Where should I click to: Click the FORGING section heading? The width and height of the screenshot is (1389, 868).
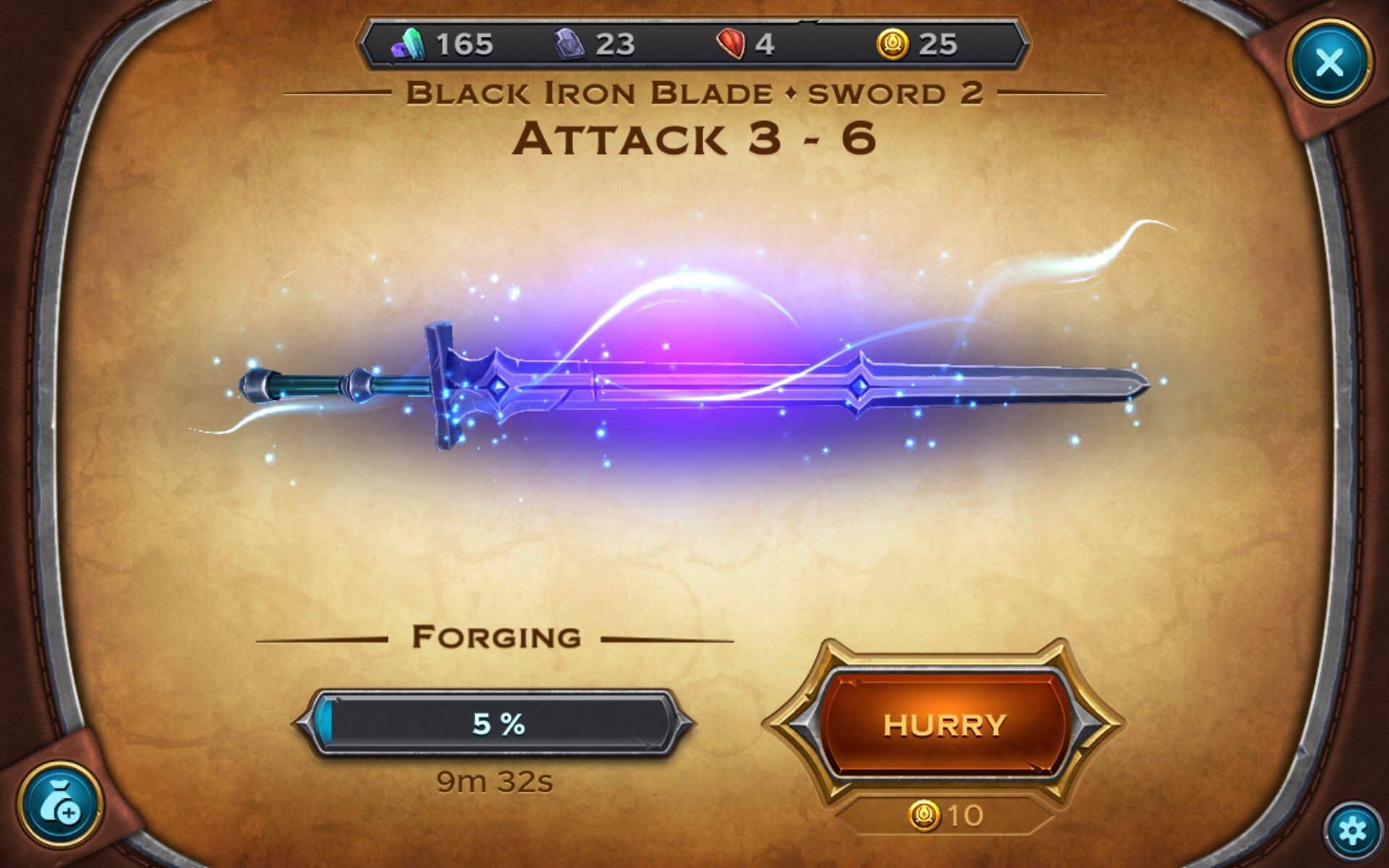click(496, 636)
